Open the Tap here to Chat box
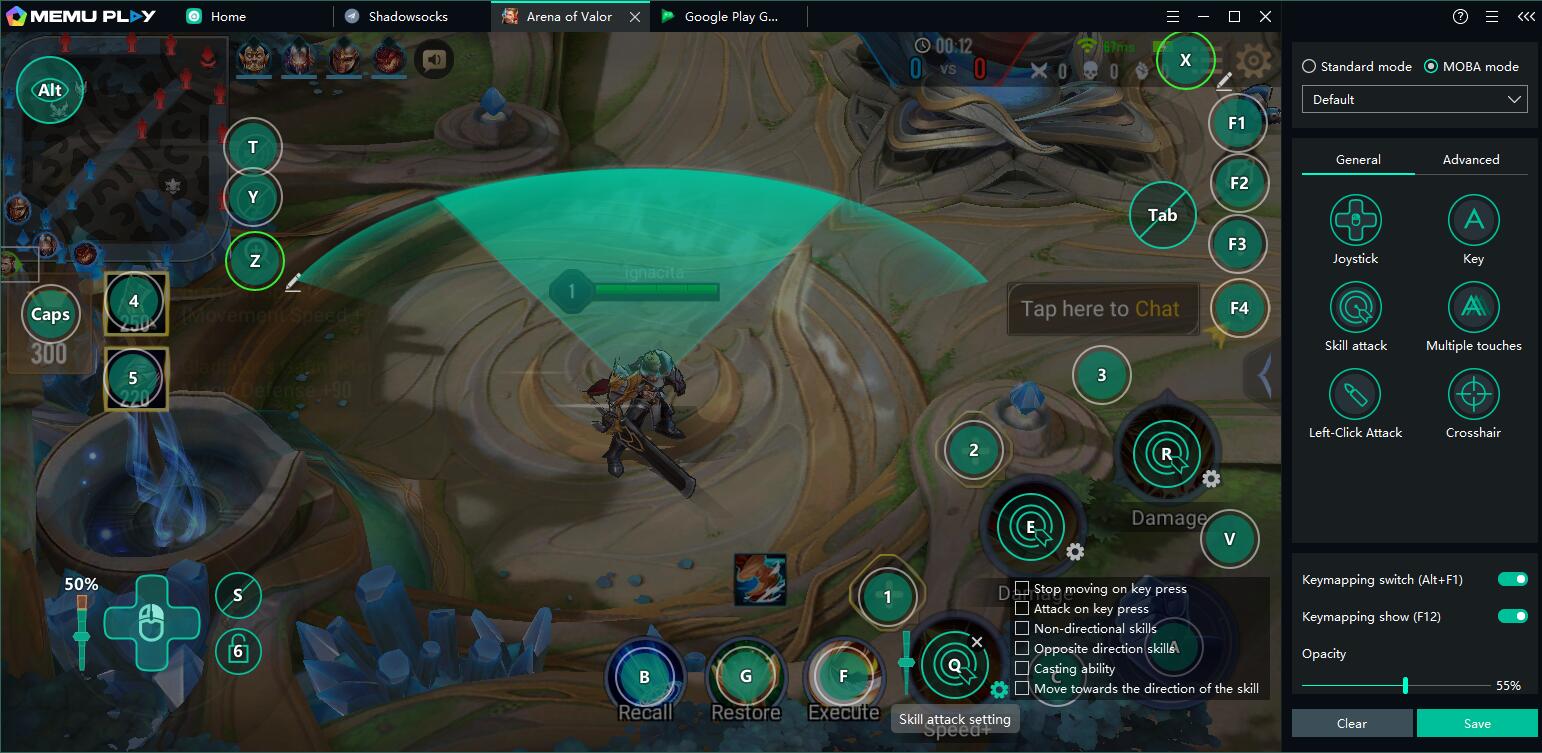The width and height of the screenshot is (1542, 753). (x=1100, y=309)
